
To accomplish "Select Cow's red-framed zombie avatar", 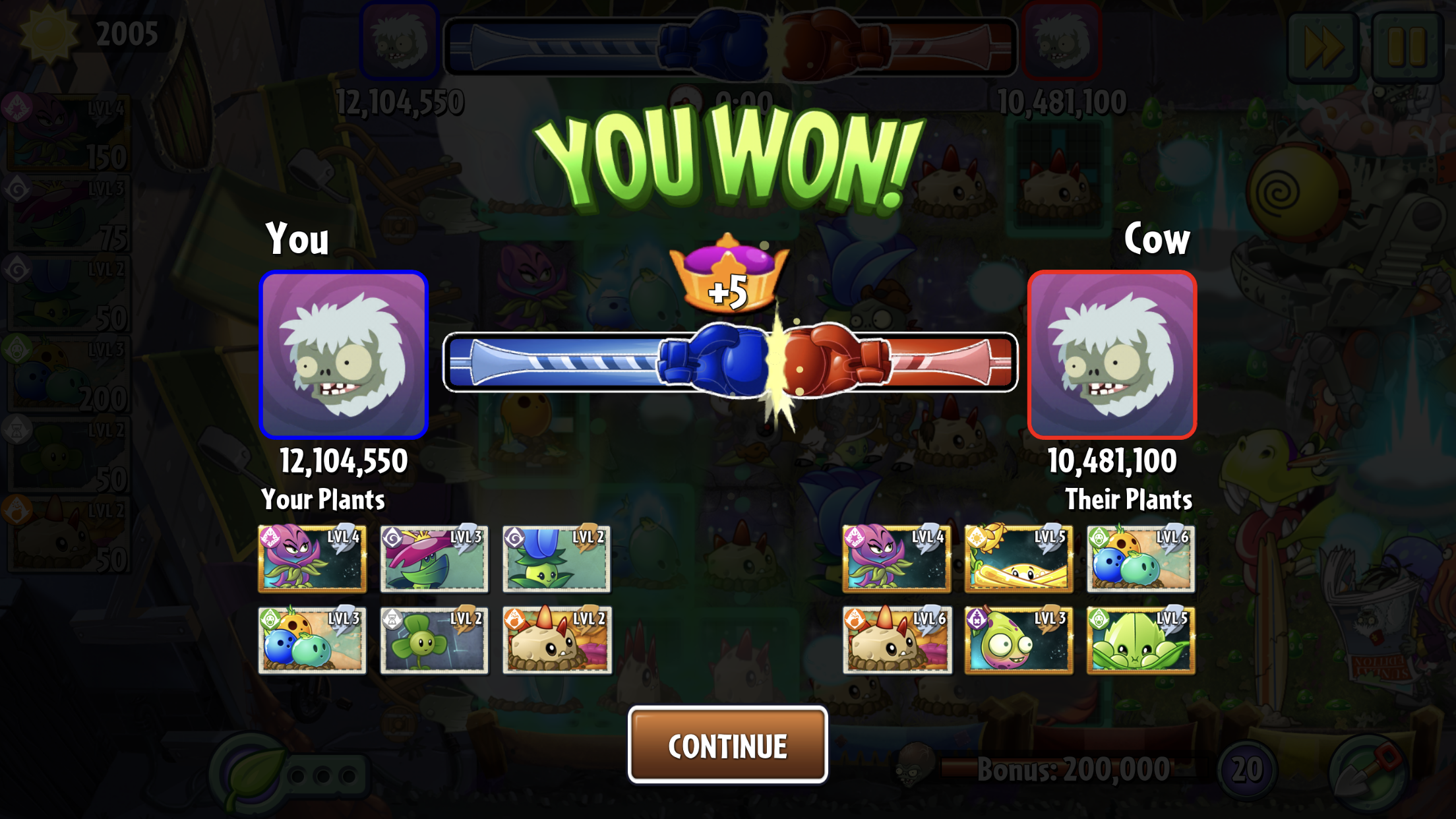I will pos(1112,355).
